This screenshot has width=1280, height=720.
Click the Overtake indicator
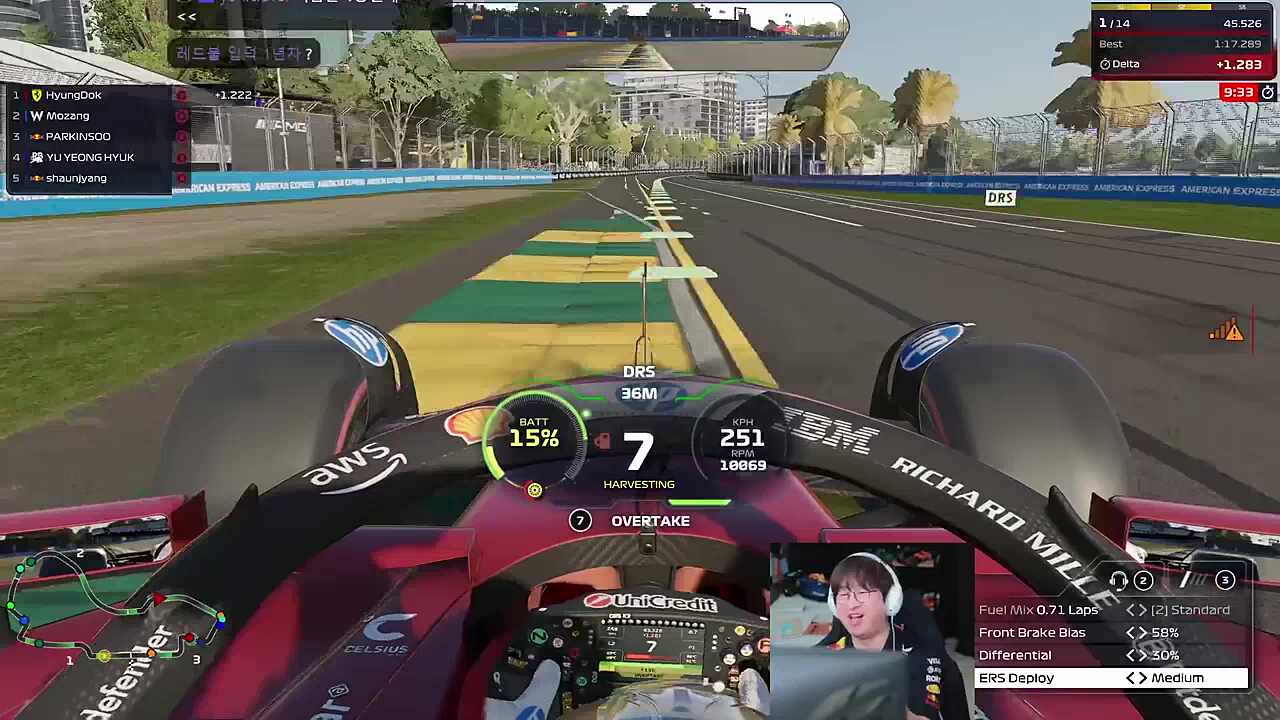point(650,521)
